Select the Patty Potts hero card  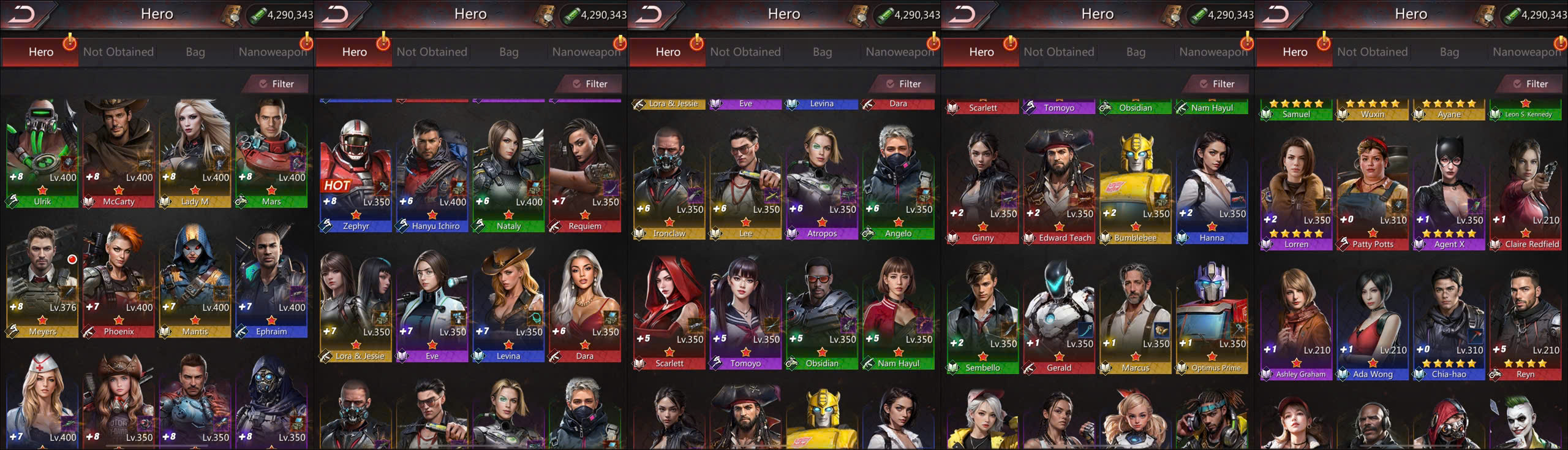[x=1373, y=190]
